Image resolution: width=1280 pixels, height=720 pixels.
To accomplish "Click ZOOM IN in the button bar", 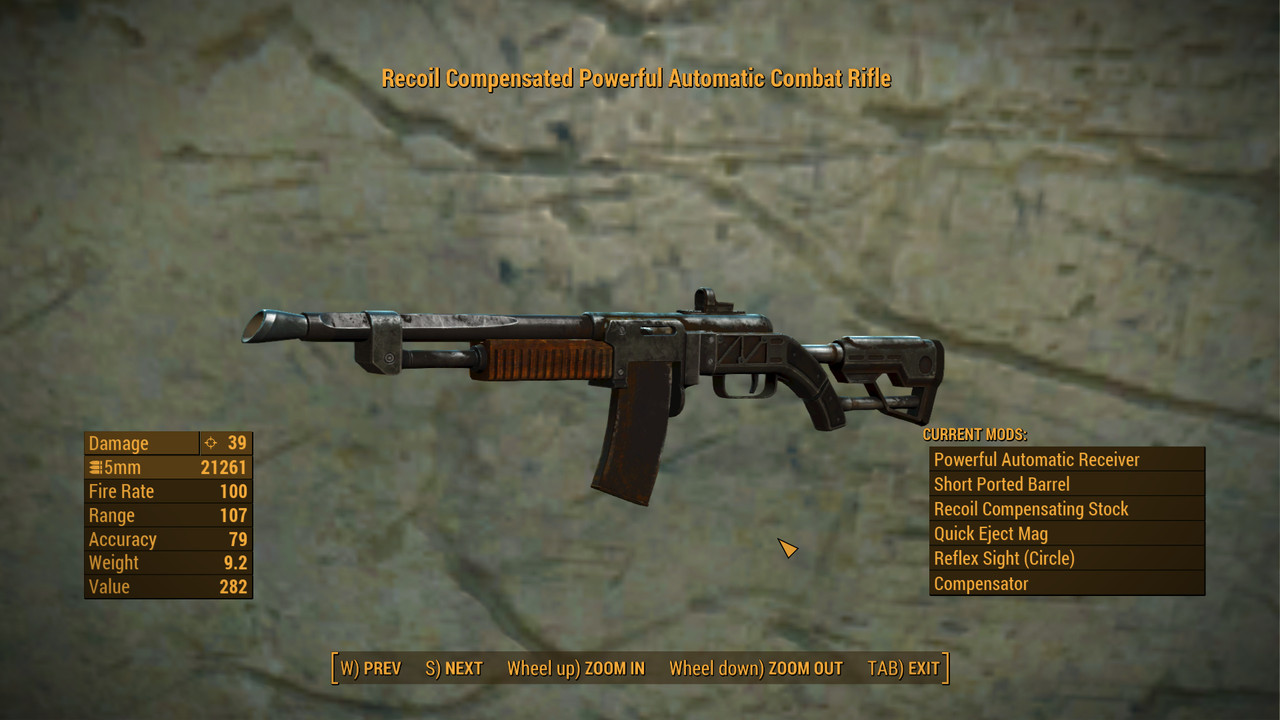I will pos(576,668).
